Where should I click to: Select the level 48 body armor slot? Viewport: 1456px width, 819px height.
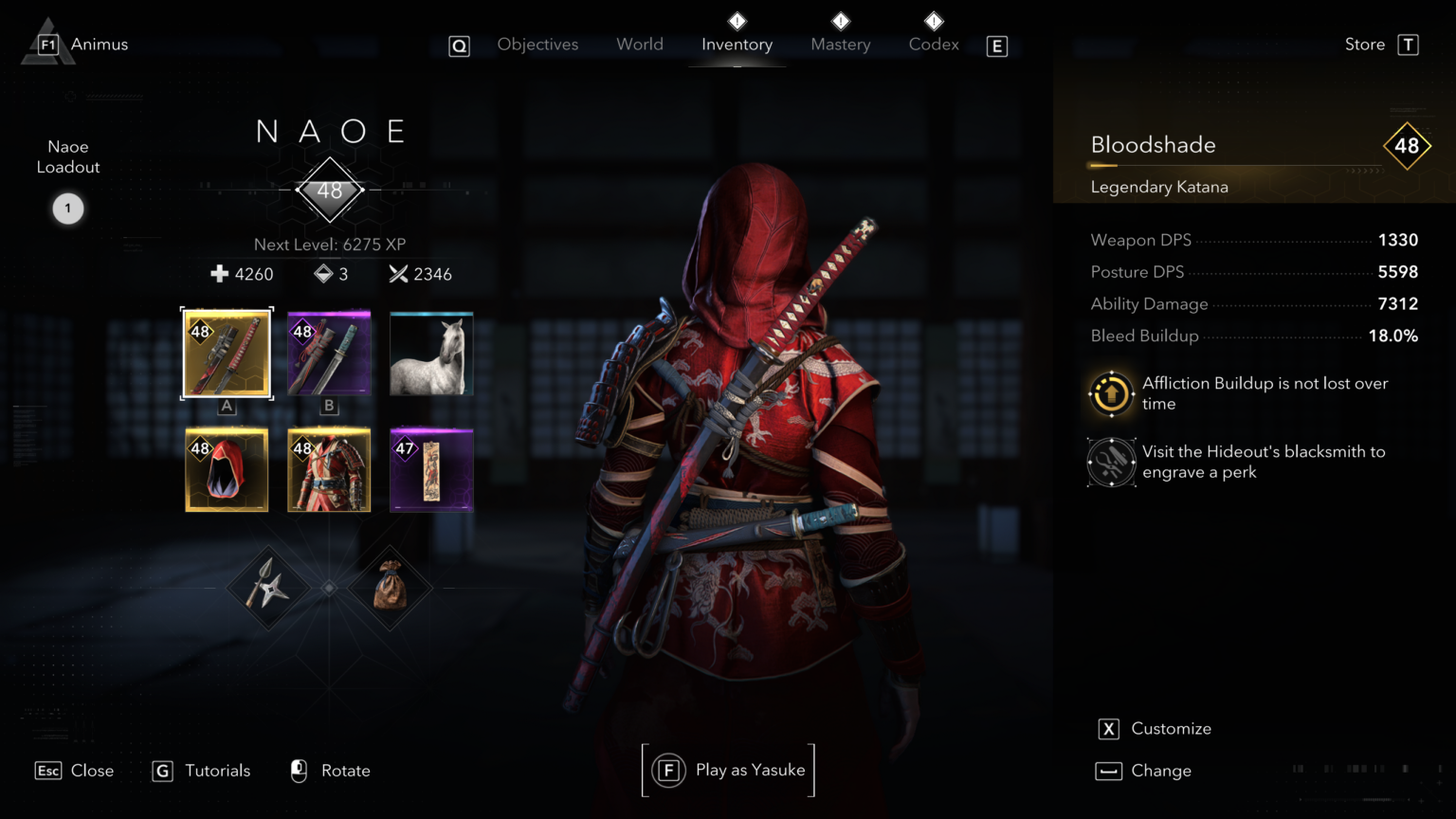pyautogui.click(x=329, y=469)
